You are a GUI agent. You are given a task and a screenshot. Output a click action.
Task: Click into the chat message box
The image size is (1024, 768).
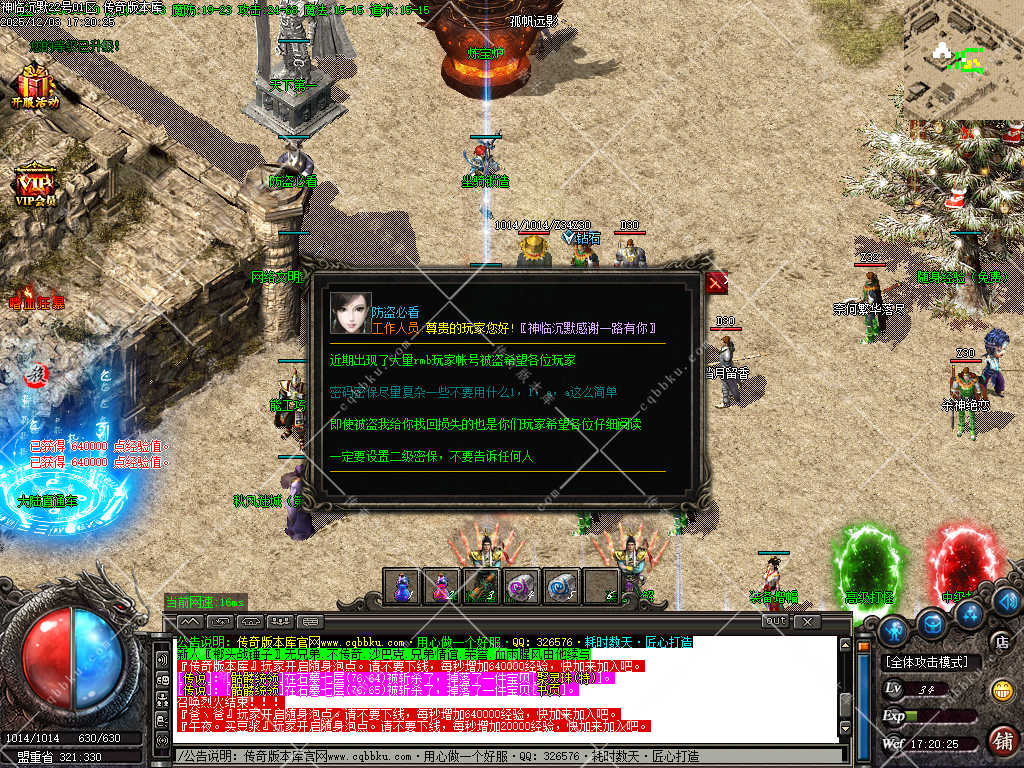tap(500, 756)
